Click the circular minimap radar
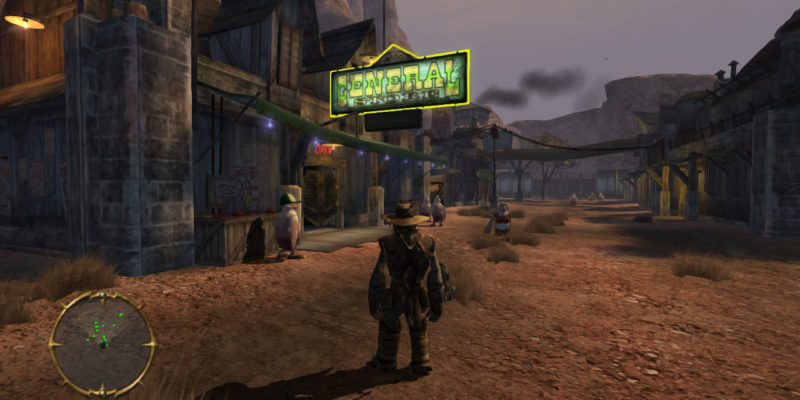The width and height of the screenshot is (800, 400). 103,341
